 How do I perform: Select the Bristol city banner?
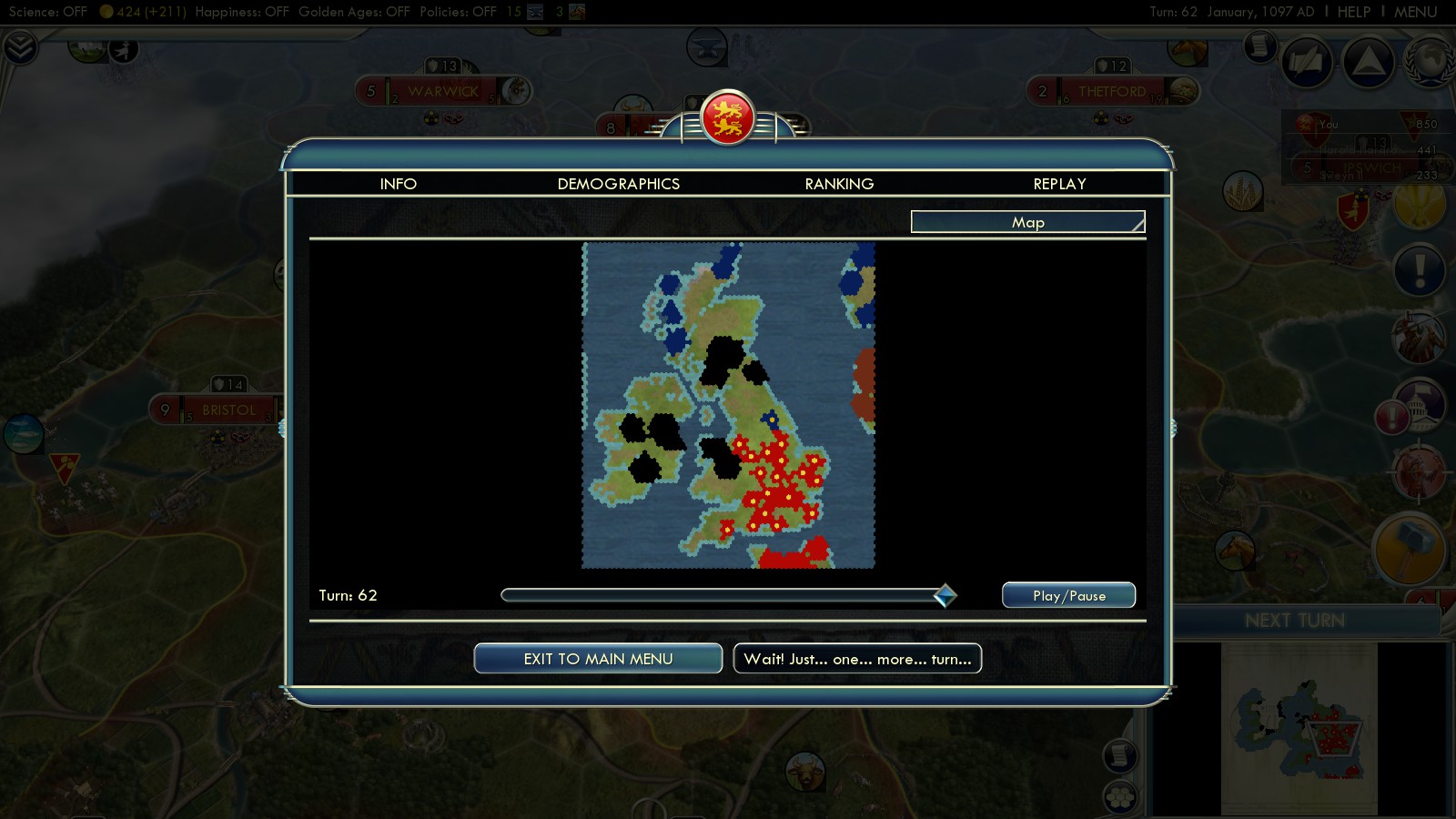click(x=227, y=410)
